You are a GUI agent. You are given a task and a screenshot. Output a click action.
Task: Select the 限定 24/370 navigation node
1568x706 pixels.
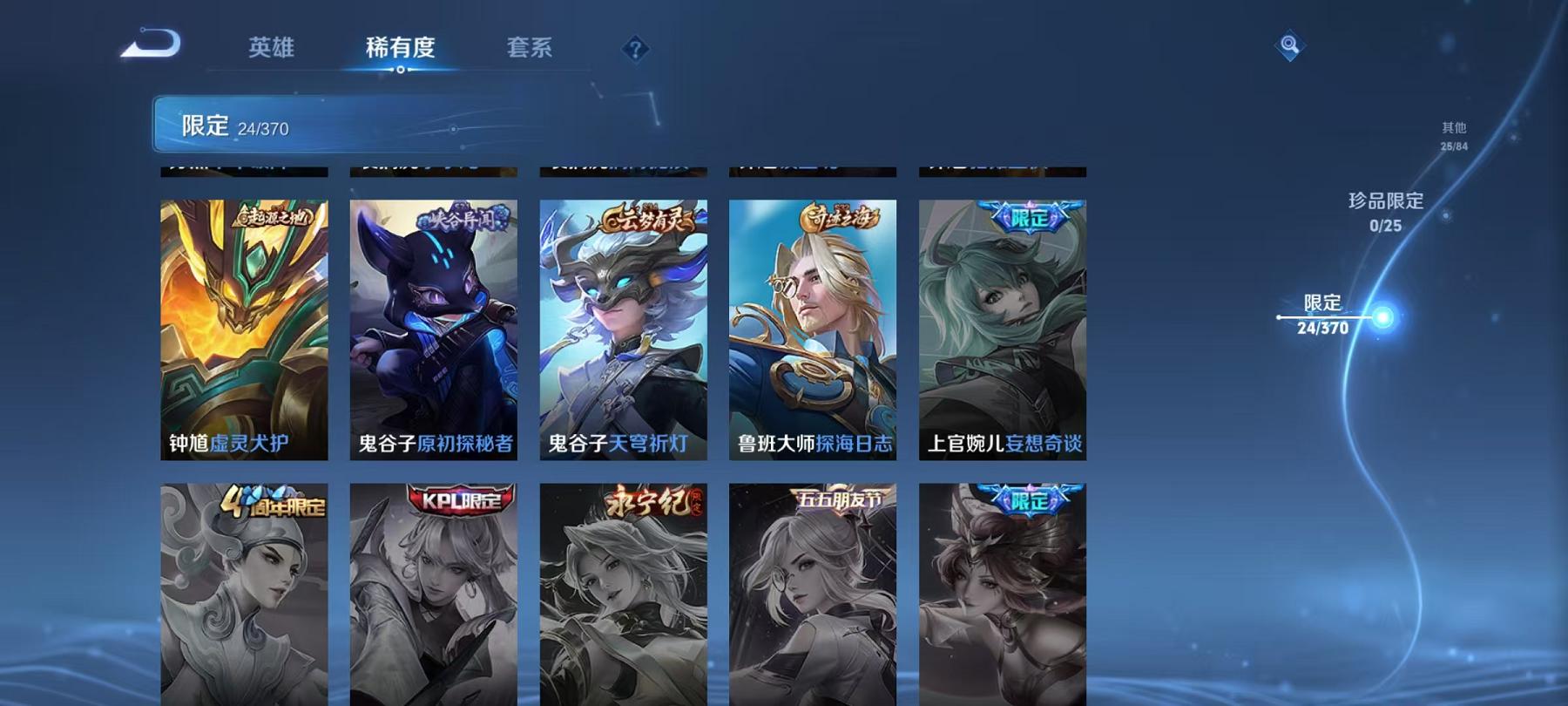[x=1321, y=316]
